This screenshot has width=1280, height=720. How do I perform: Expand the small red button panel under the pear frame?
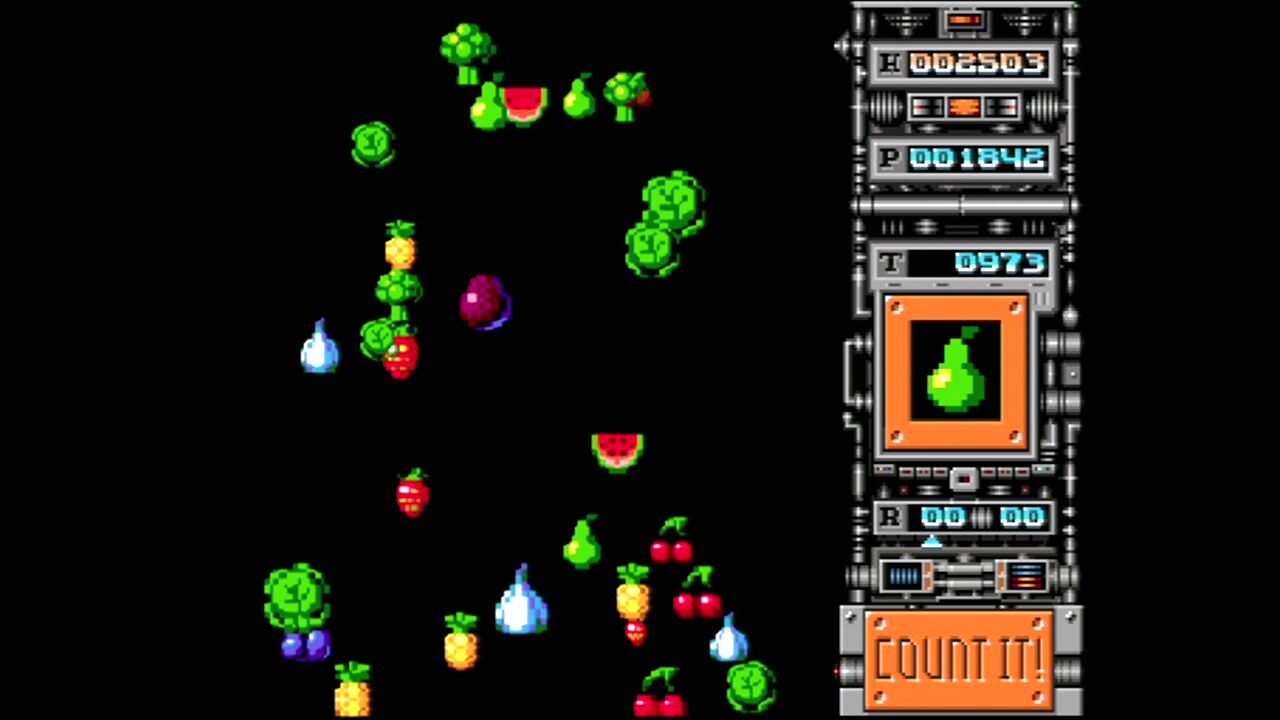[x=963, y=480]
